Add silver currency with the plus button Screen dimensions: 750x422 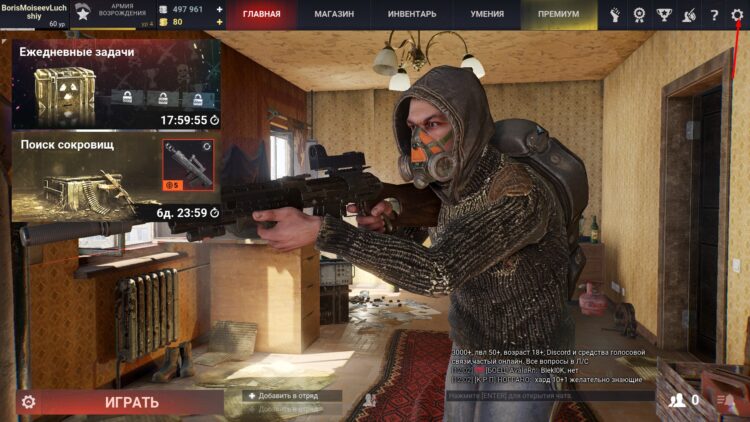pyautogui.click(x=220, y=9)
